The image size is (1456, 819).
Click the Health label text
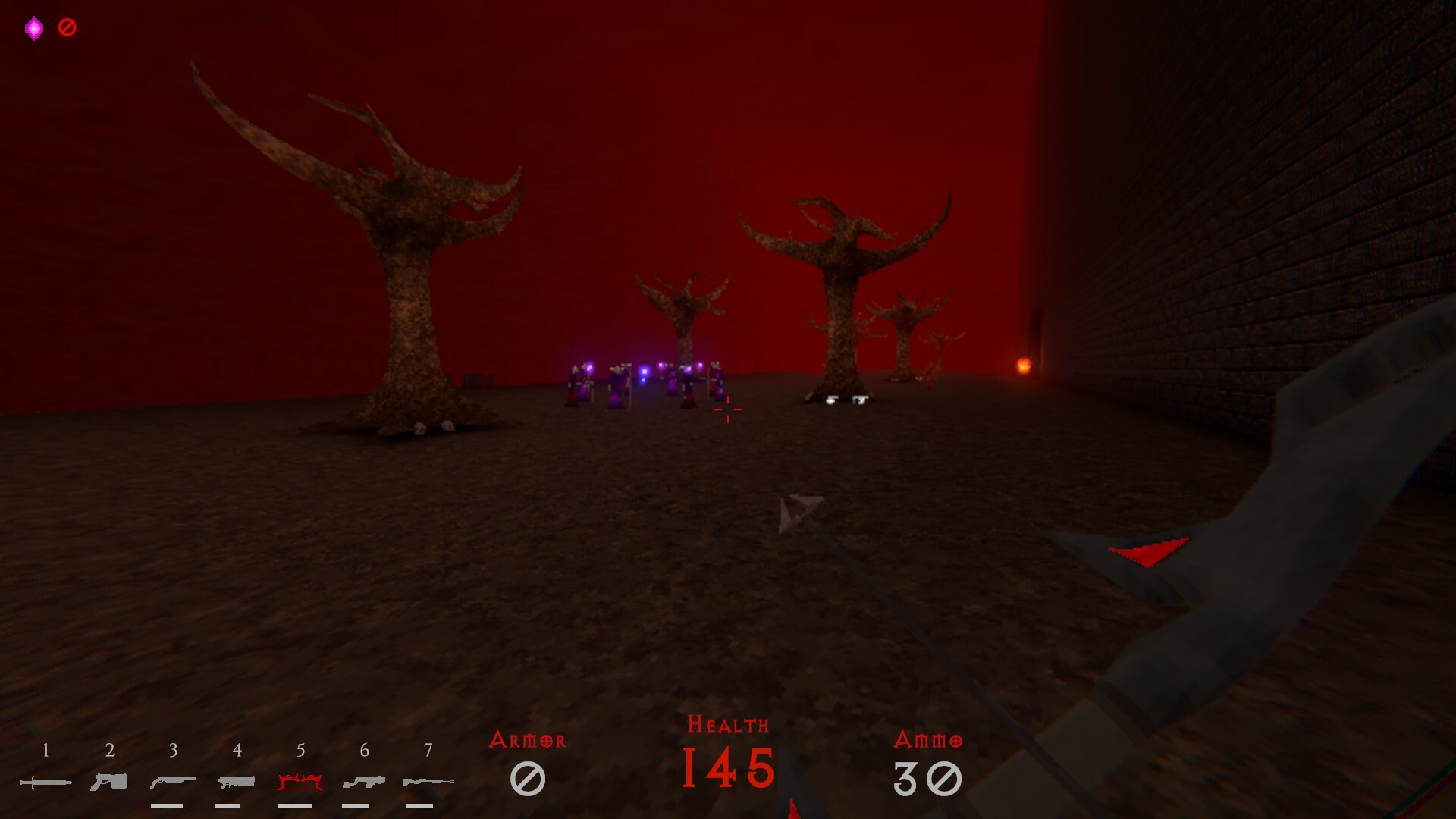click(x=727, y=724)
